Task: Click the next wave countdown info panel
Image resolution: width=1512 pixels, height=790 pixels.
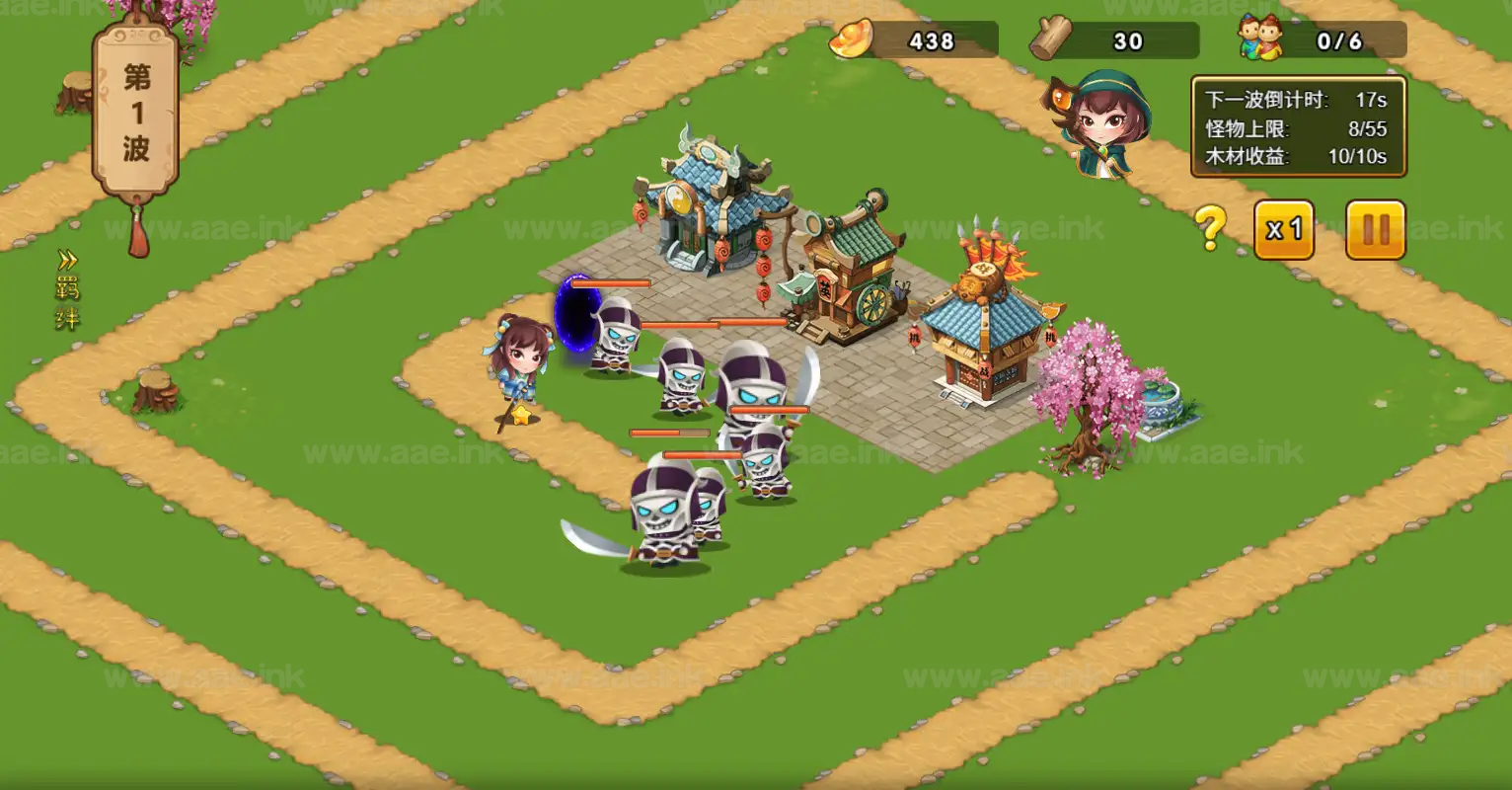Action: [1298, 126]
